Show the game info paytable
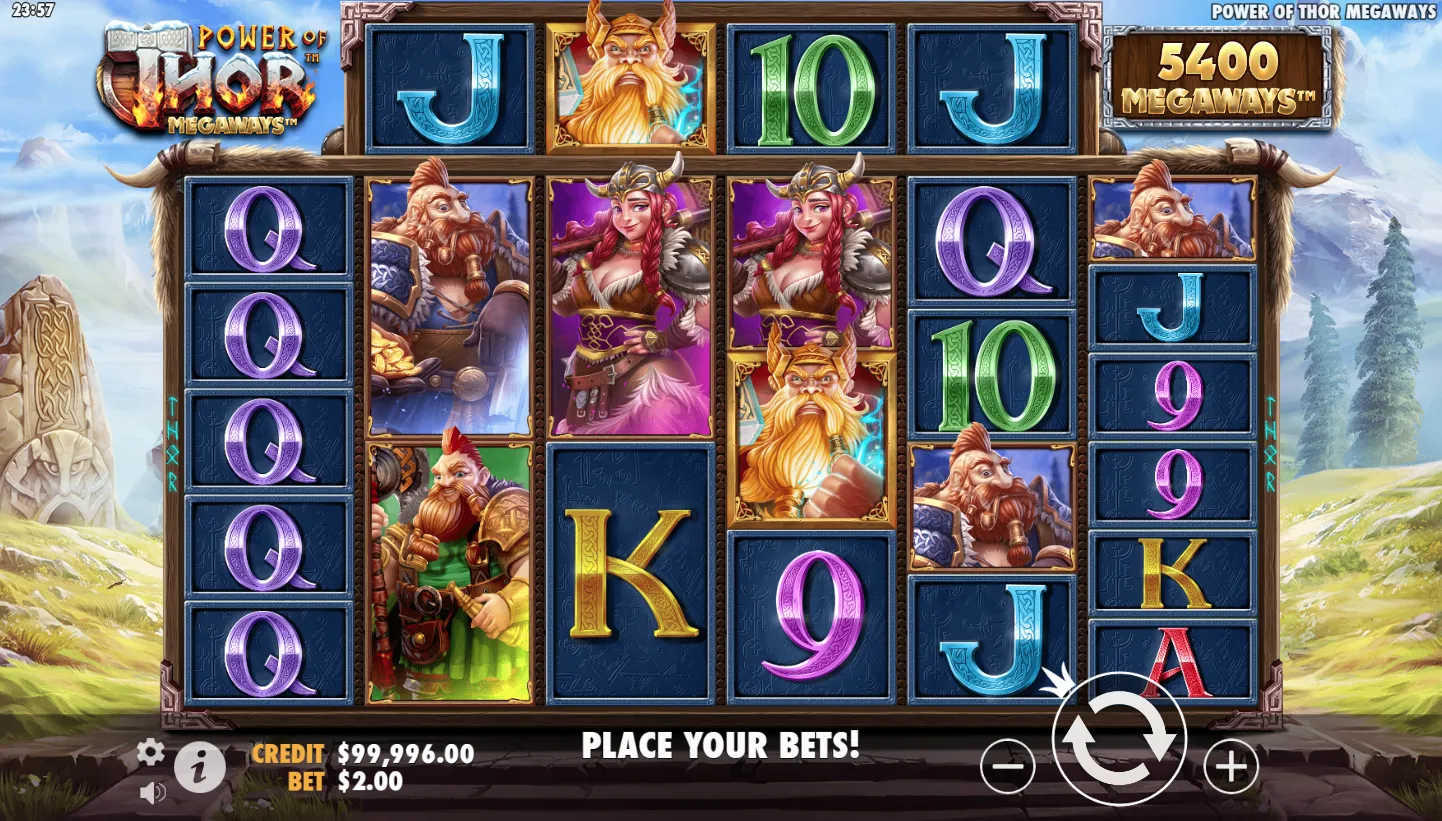 200,768
